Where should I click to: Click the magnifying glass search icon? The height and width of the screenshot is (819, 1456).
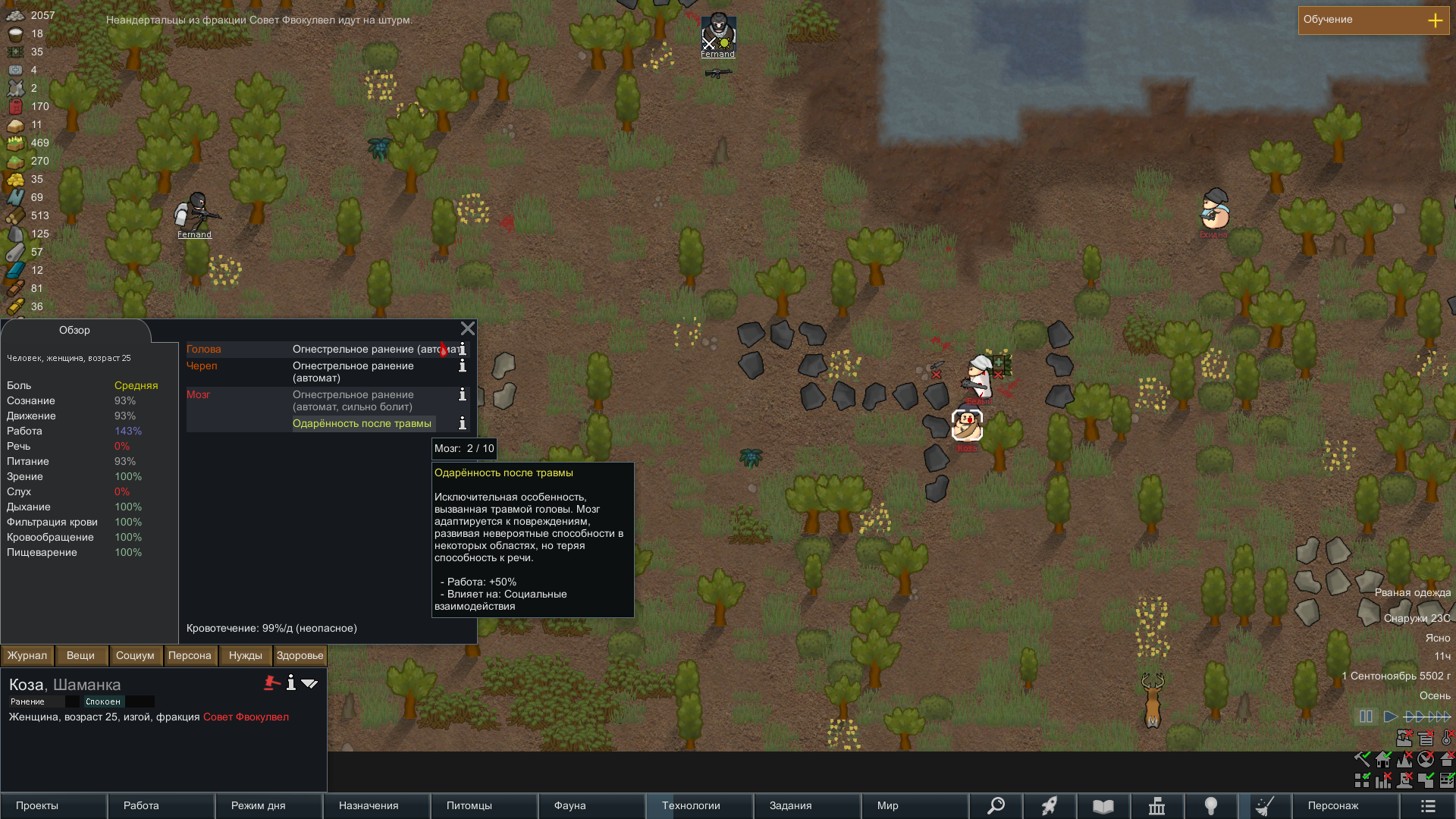(x=996, y=805)
